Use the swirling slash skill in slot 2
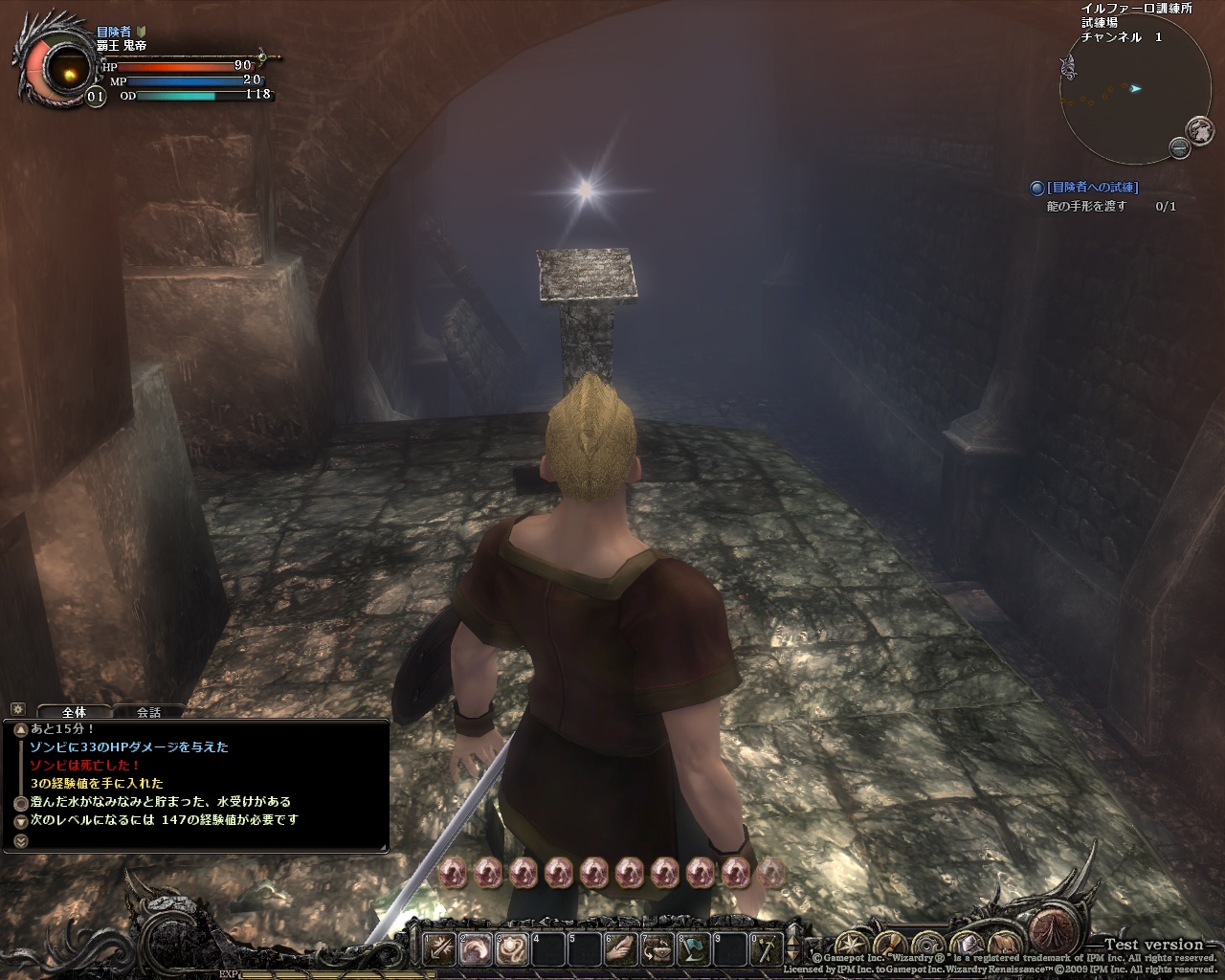 click(x=477, y=949)
